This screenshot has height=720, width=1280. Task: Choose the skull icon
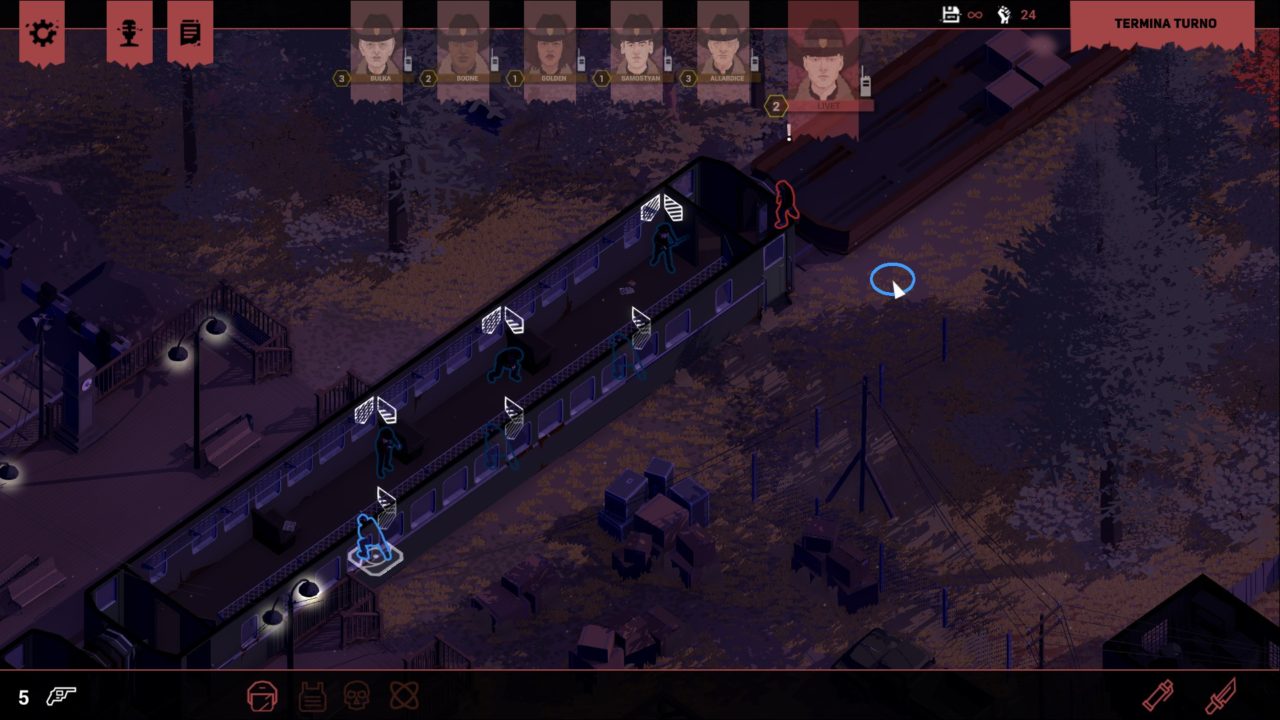pyautogui.click(x=357, y=695)
